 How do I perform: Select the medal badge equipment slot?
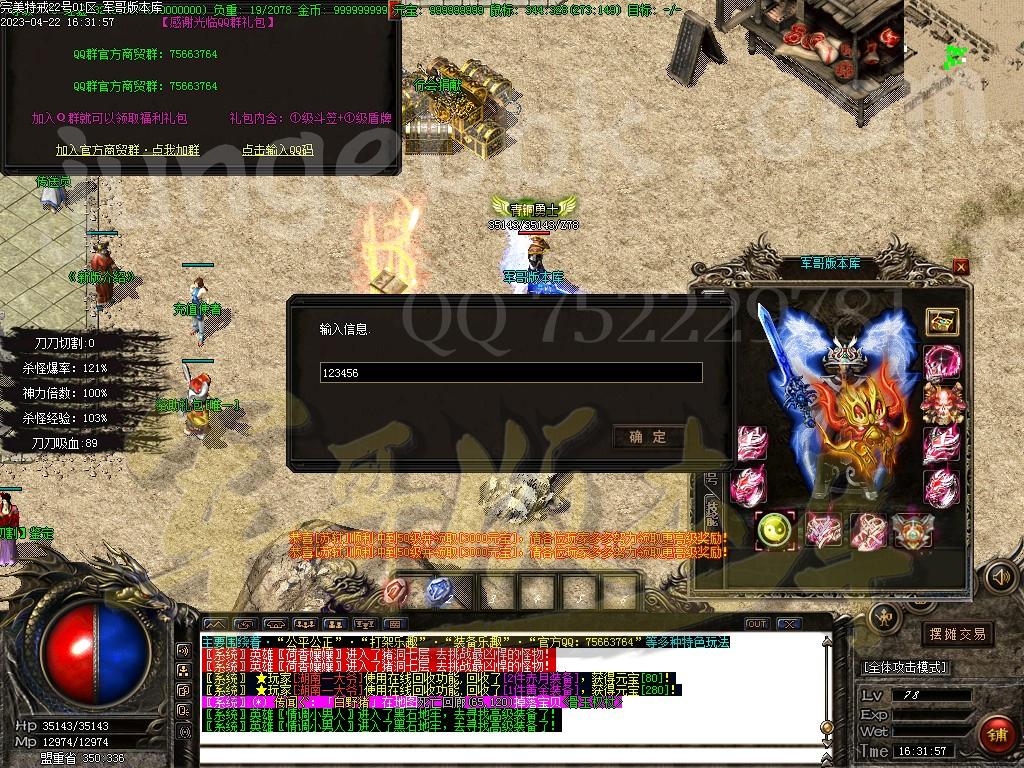coord(912,530)
